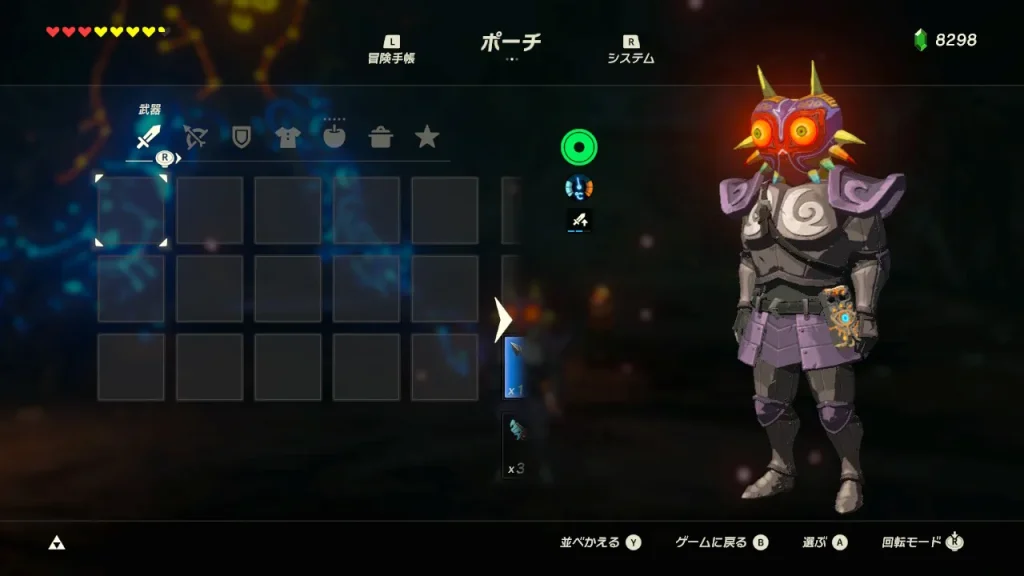Click the attack up sword buff icon
The image size is (1024, 576).
[578, 220]
